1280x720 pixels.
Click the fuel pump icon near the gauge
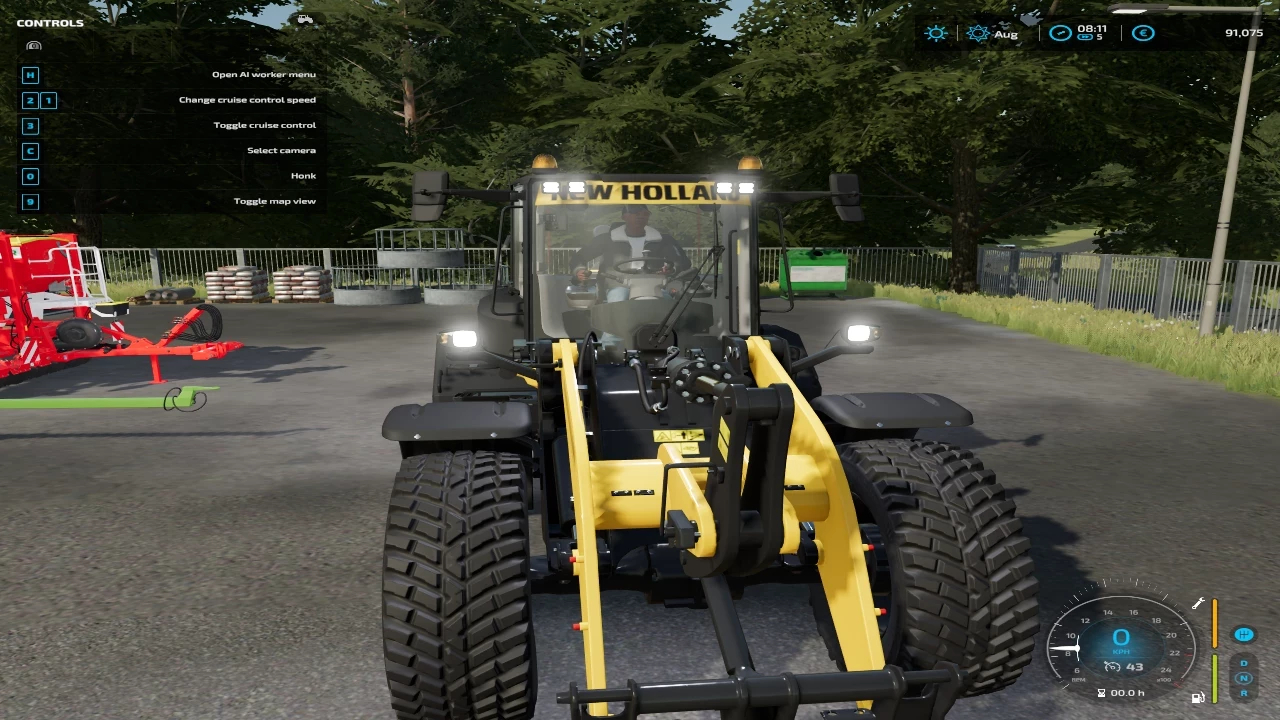coord(1197,697)
